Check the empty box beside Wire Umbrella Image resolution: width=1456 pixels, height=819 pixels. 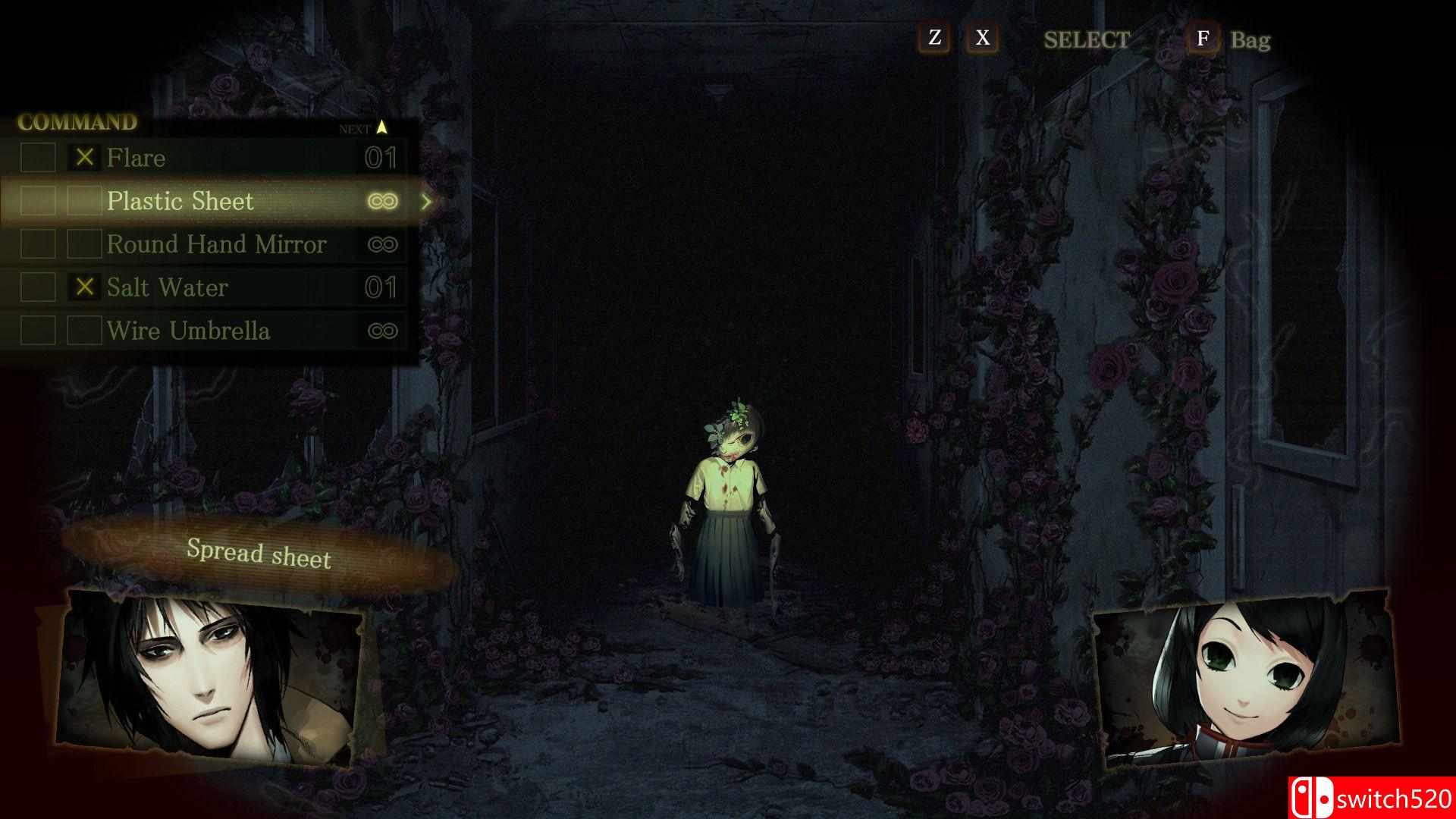[85, 331]
